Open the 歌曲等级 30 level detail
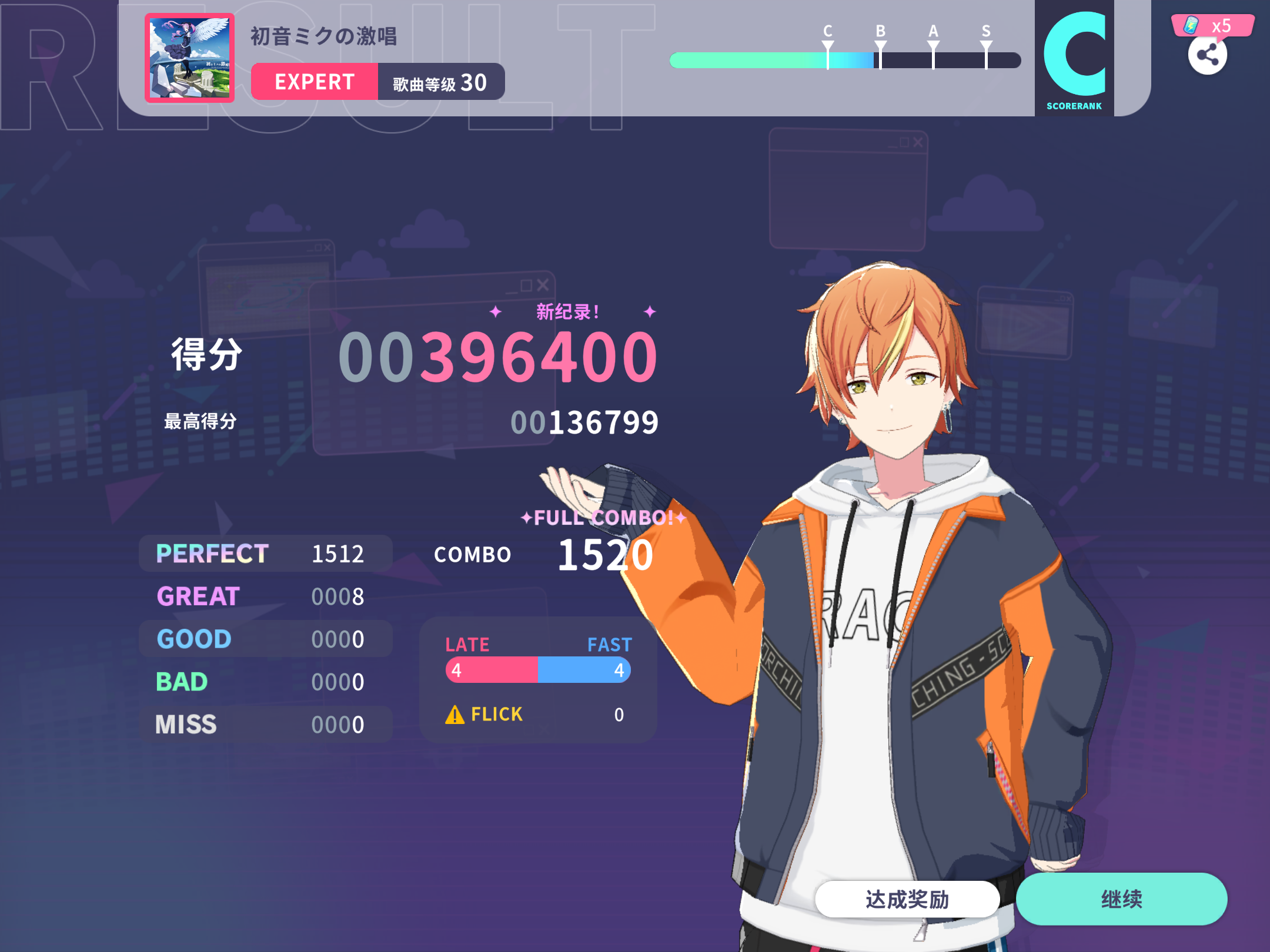This screenshot has width=1270, height=952. click(439, 82)
